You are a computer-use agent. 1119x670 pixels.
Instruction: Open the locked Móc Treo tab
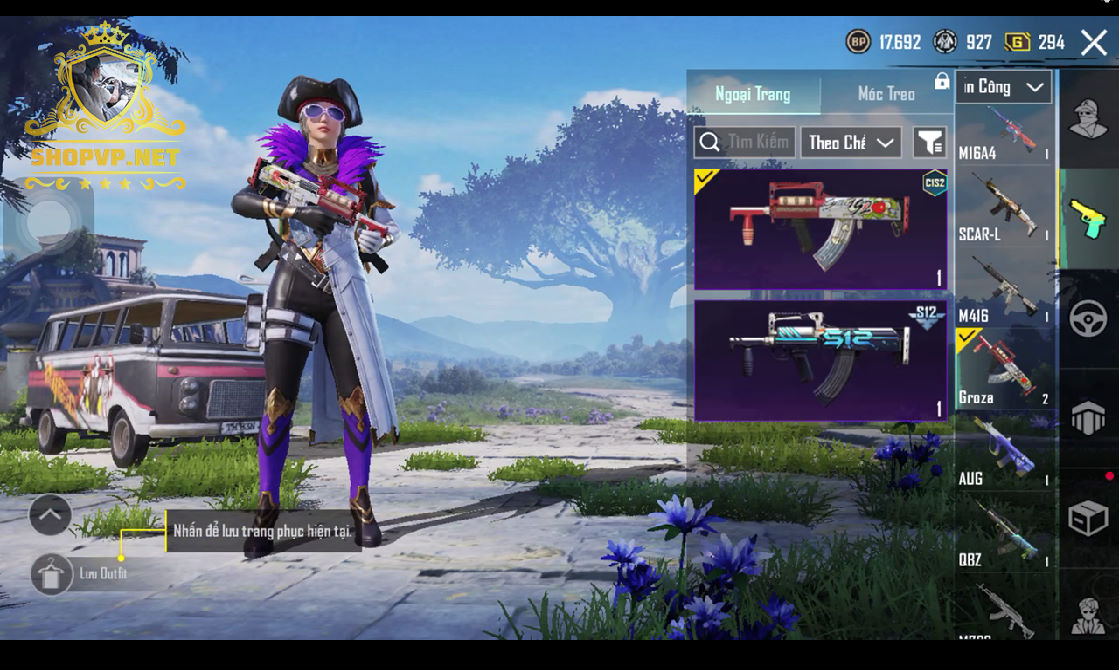point(887,94)
